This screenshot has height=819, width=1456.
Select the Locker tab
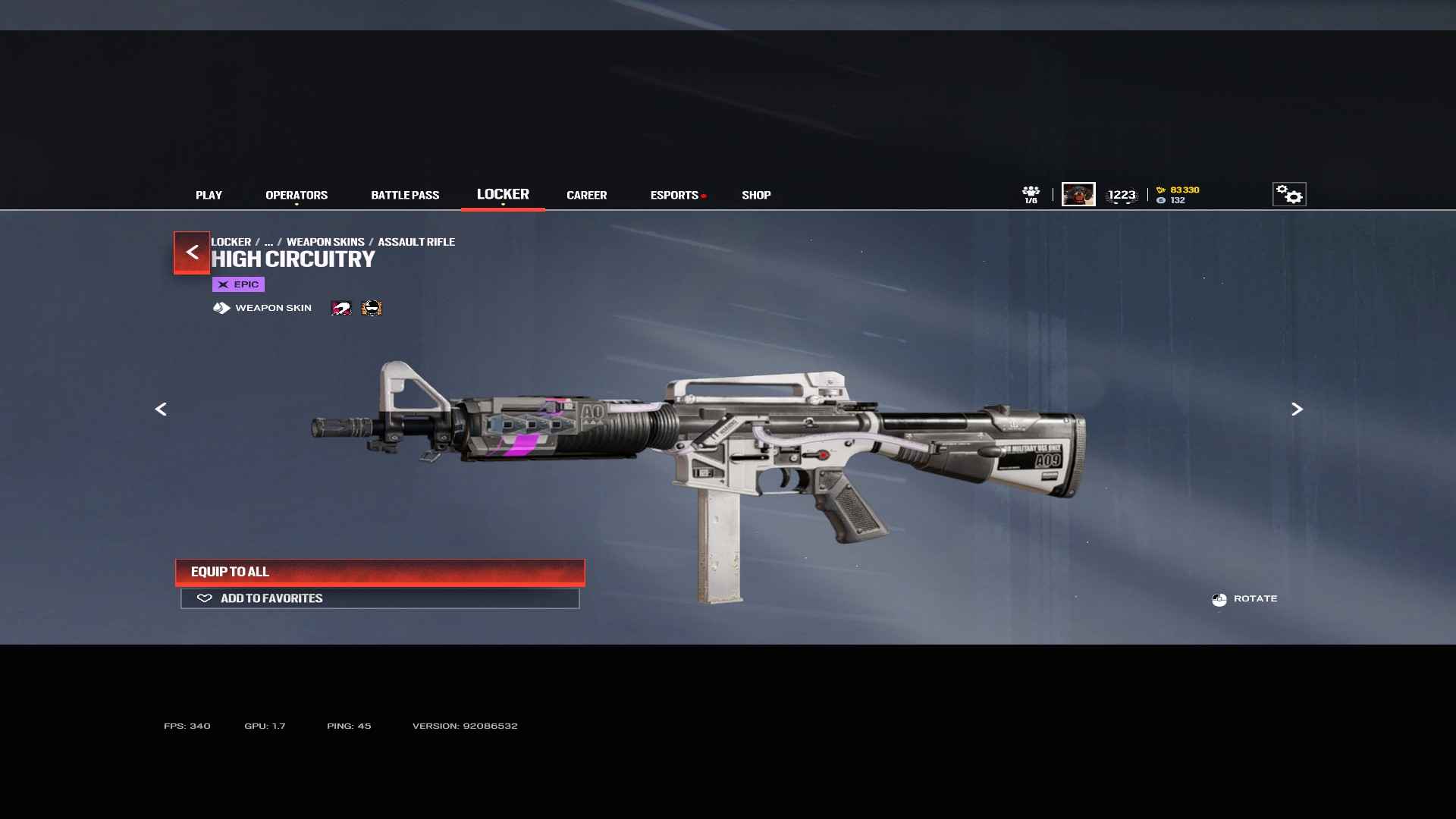tap(503, 194)
